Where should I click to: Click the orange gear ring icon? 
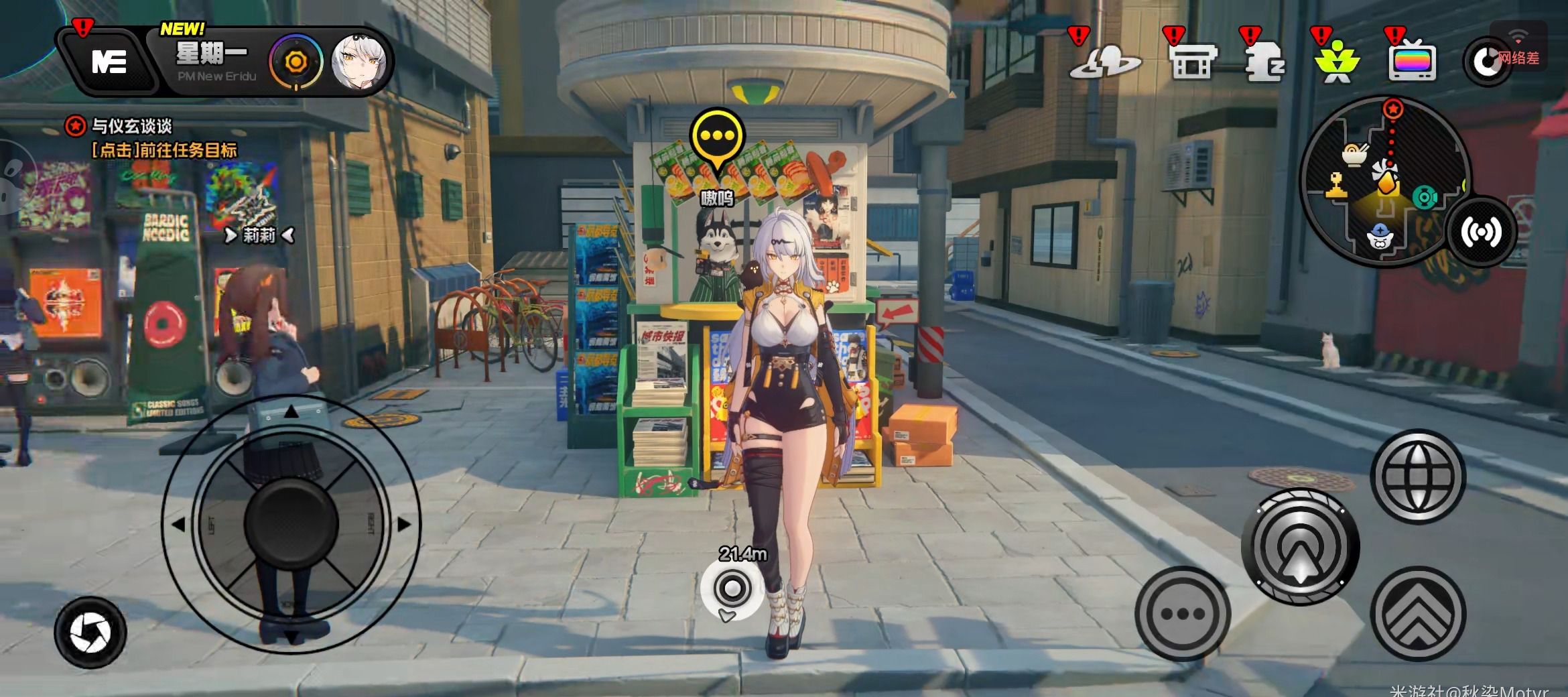pyautogui.click(x=296, y=62)
